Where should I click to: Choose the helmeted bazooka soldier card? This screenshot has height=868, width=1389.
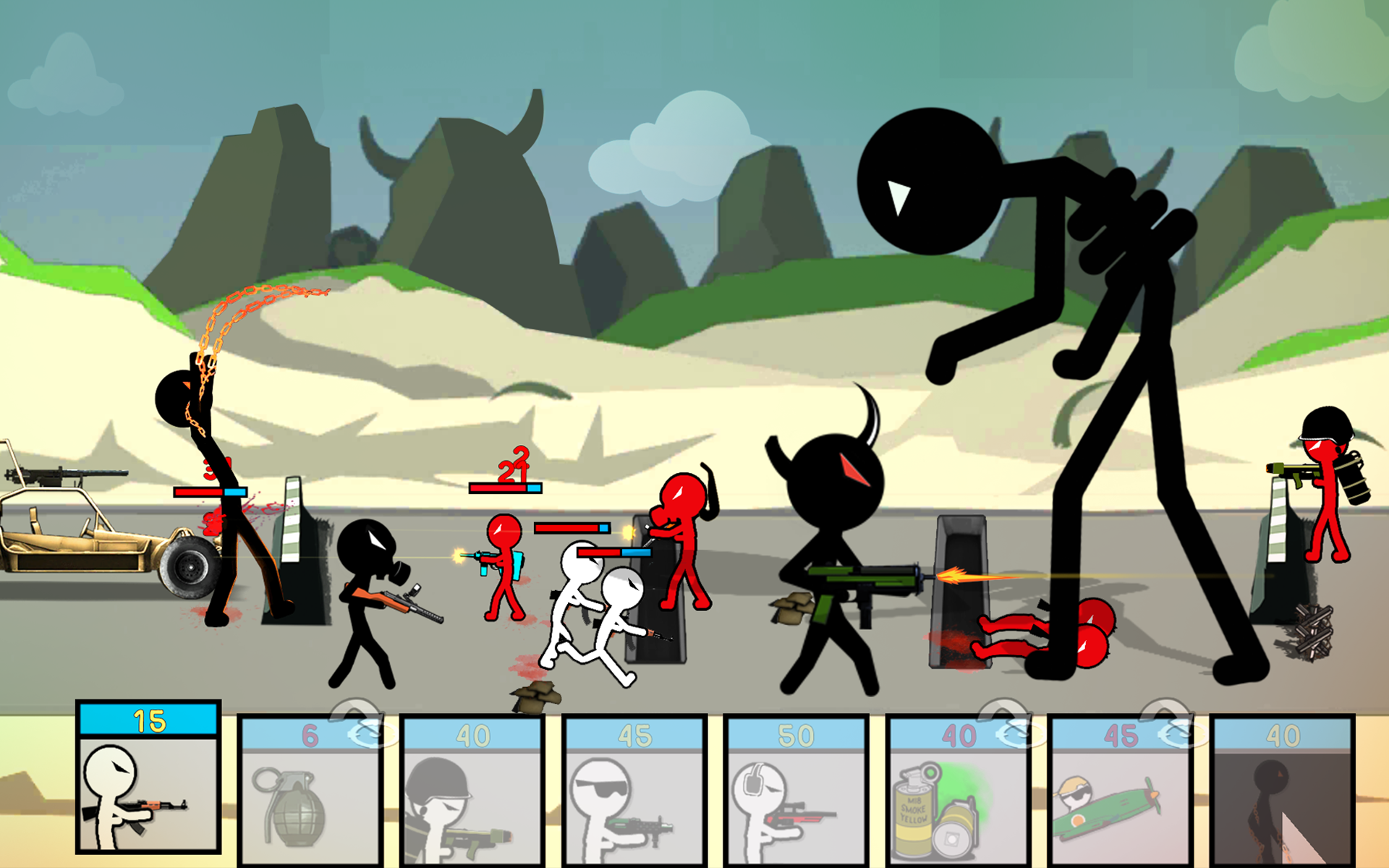[x=472, y=790]
